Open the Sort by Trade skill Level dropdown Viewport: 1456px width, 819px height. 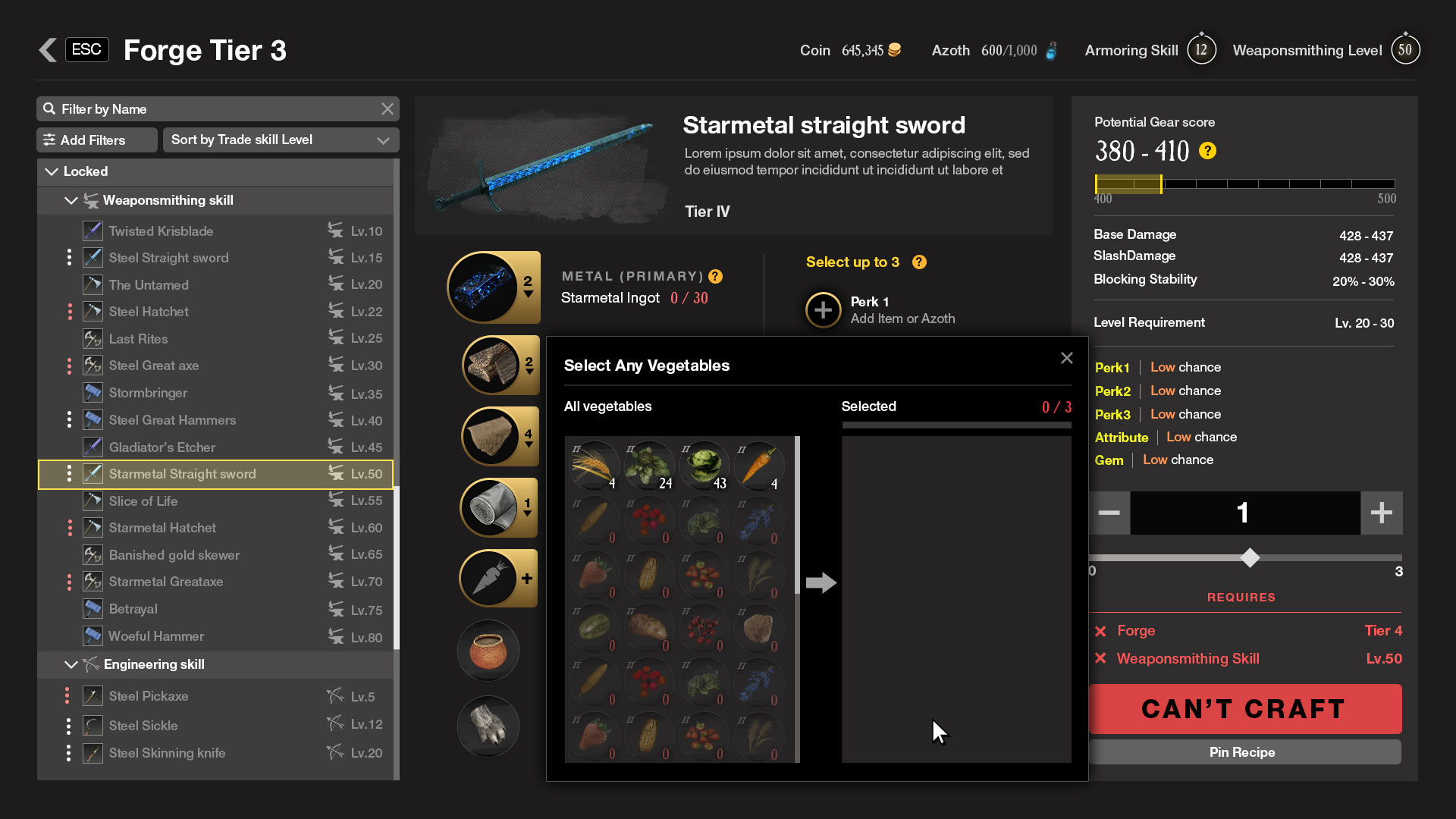coord(281,140)
